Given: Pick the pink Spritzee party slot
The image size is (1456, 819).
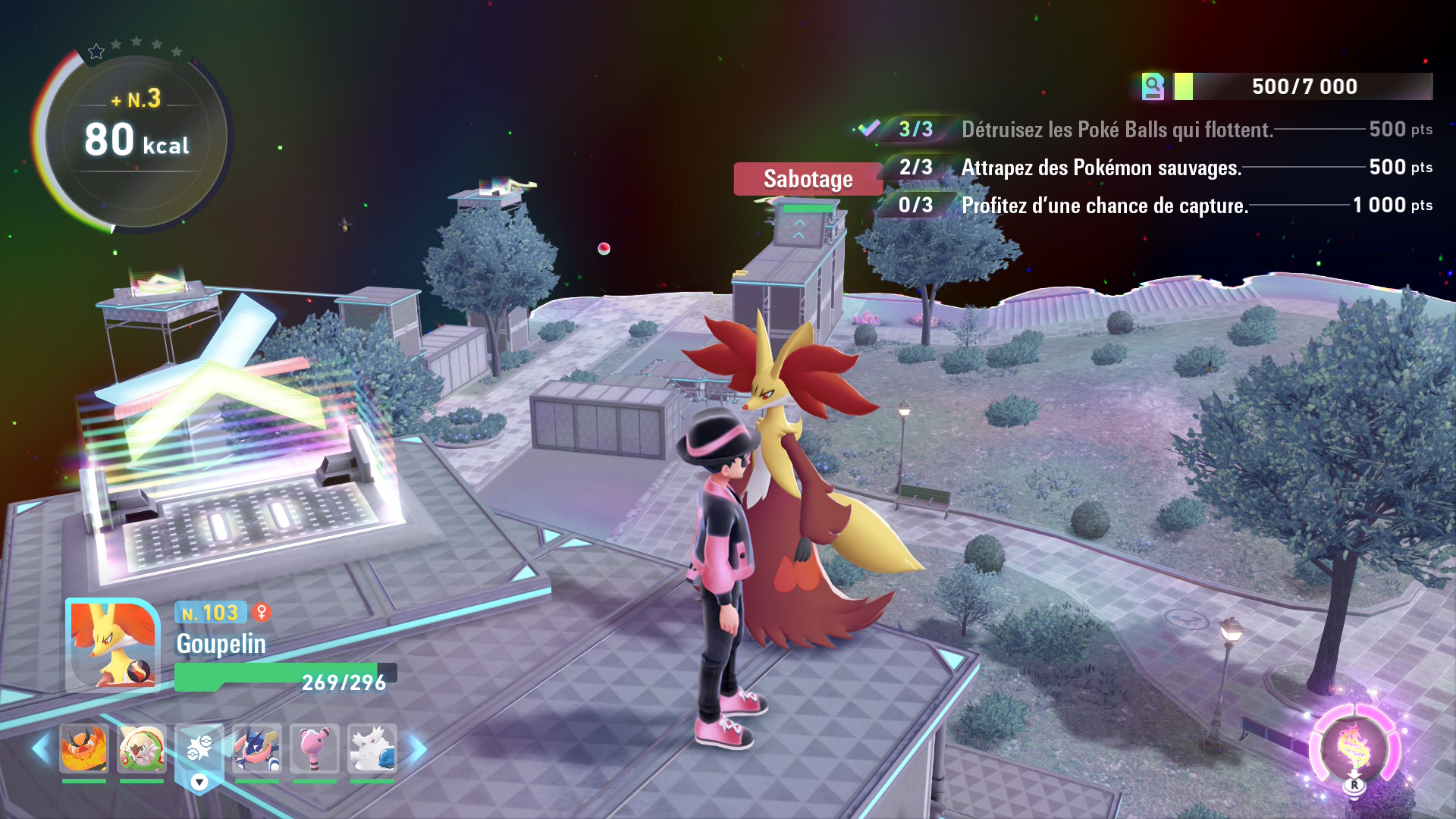Looking at the screenshot, I should point(315,748).
